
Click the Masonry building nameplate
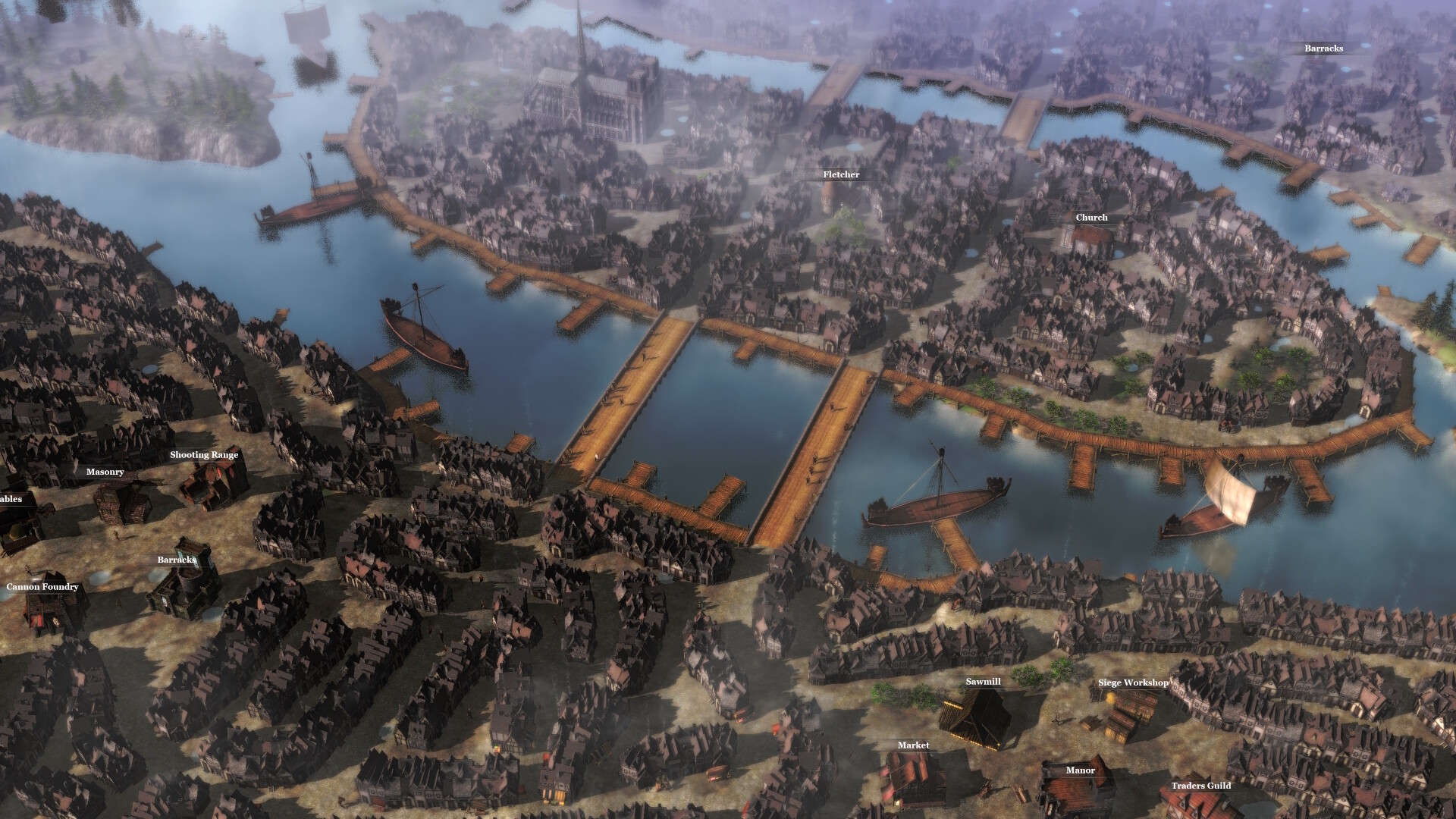click(106, 472)
